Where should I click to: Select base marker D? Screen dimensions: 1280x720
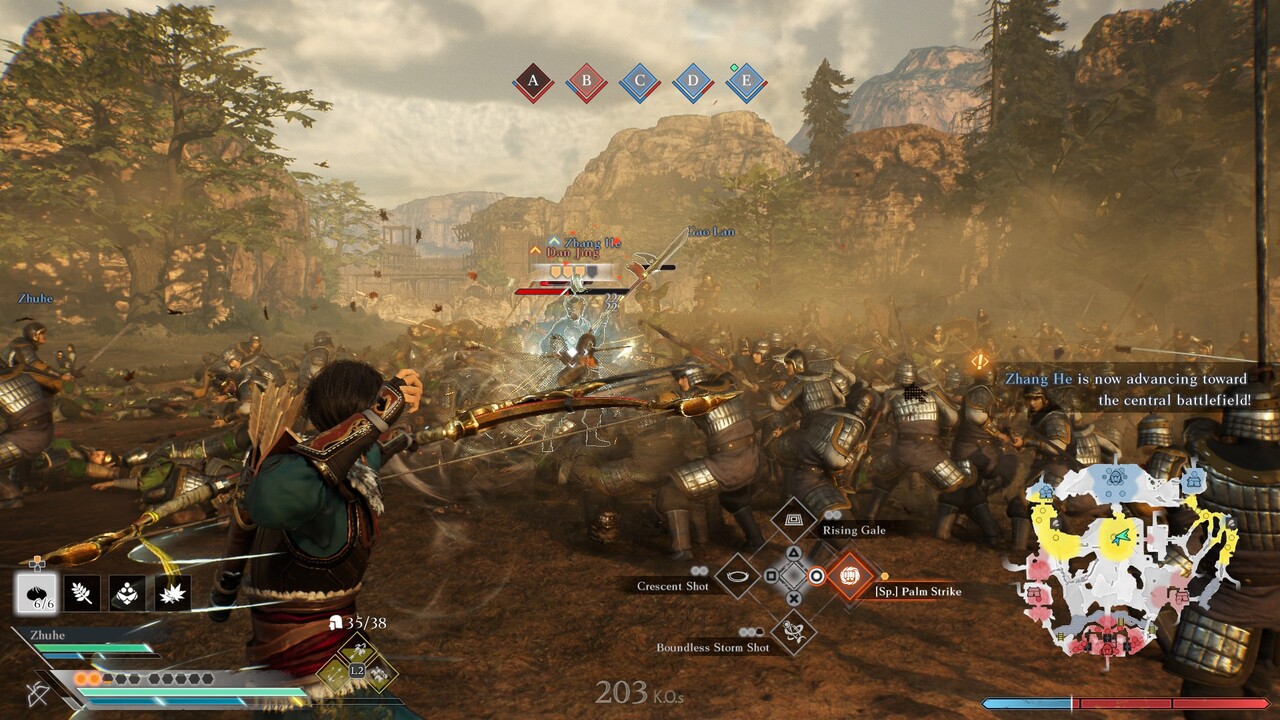click(692, 83)
